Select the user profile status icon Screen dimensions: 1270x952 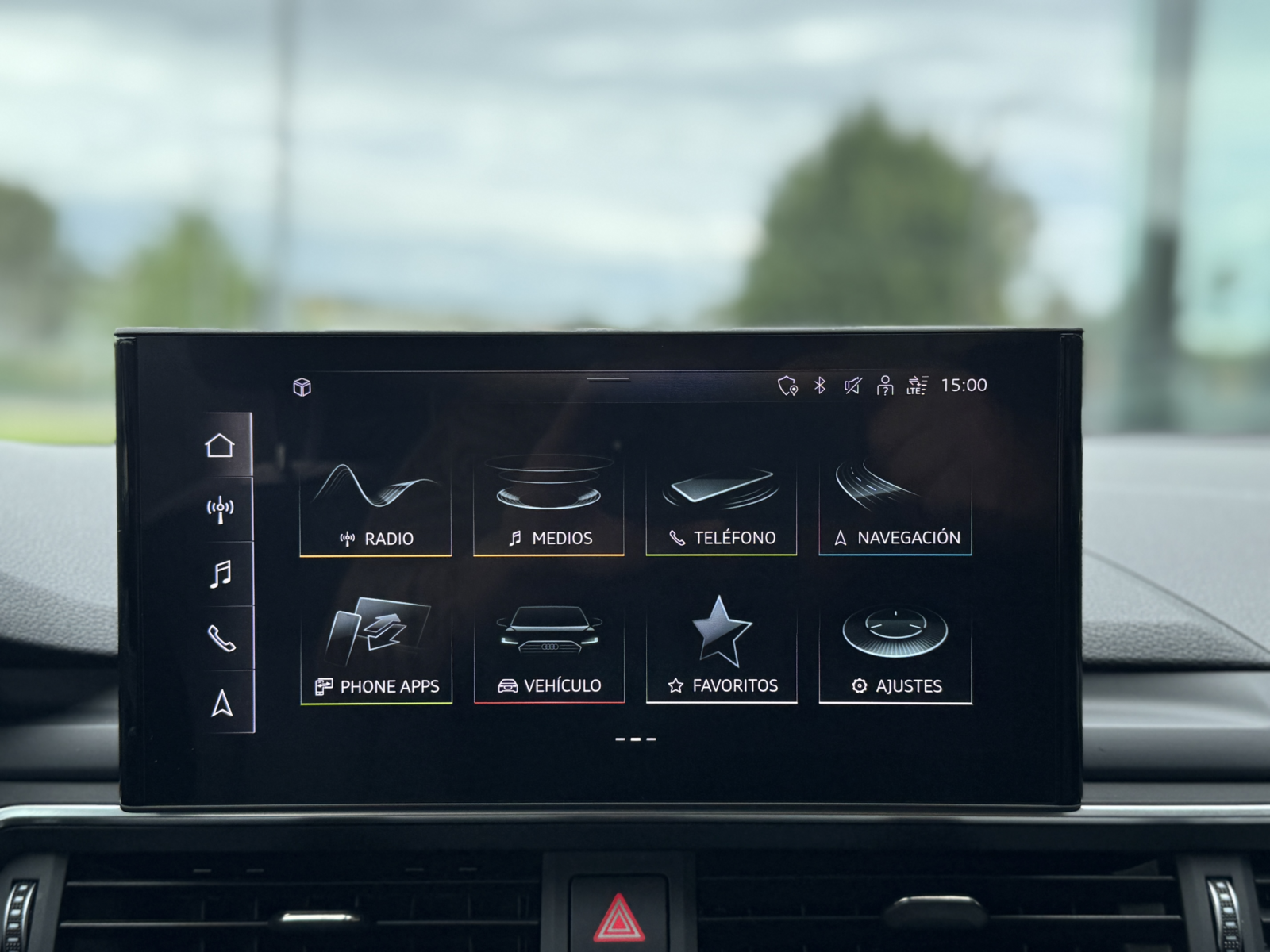[884, 386]
